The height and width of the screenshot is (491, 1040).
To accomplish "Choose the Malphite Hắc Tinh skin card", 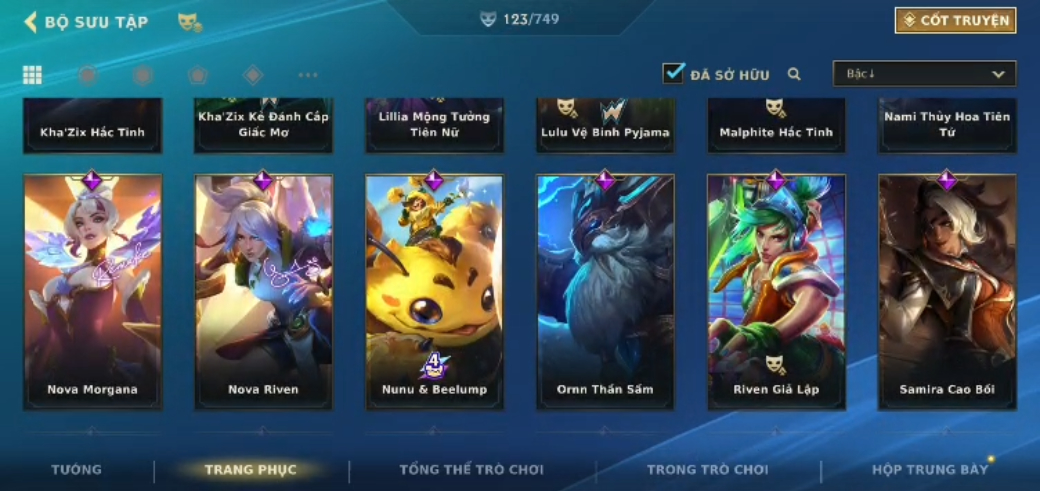I will [776, 126].
